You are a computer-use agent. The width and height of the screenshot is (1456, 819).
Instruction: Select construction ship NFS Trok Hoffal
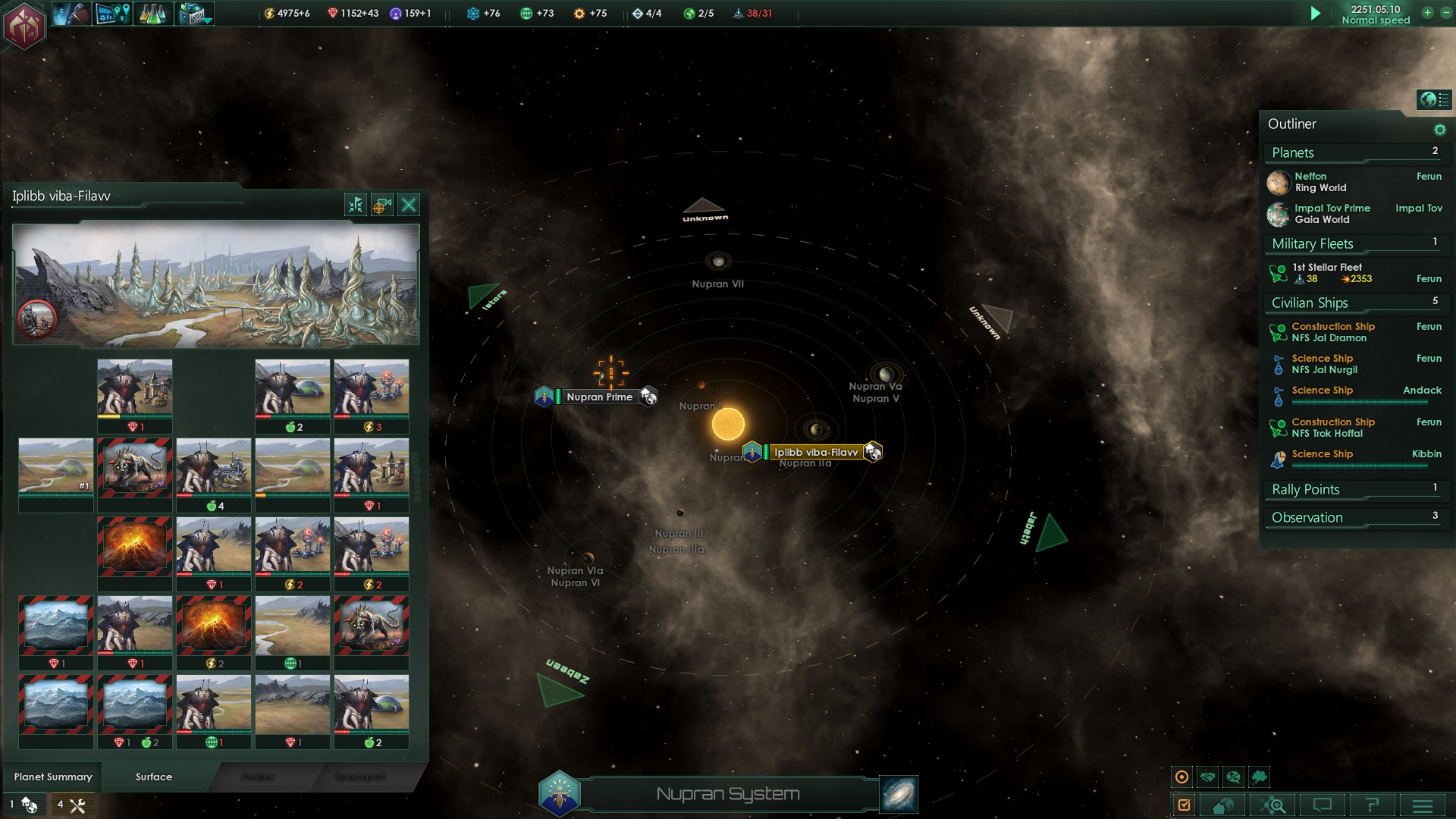pos(1332,428)
